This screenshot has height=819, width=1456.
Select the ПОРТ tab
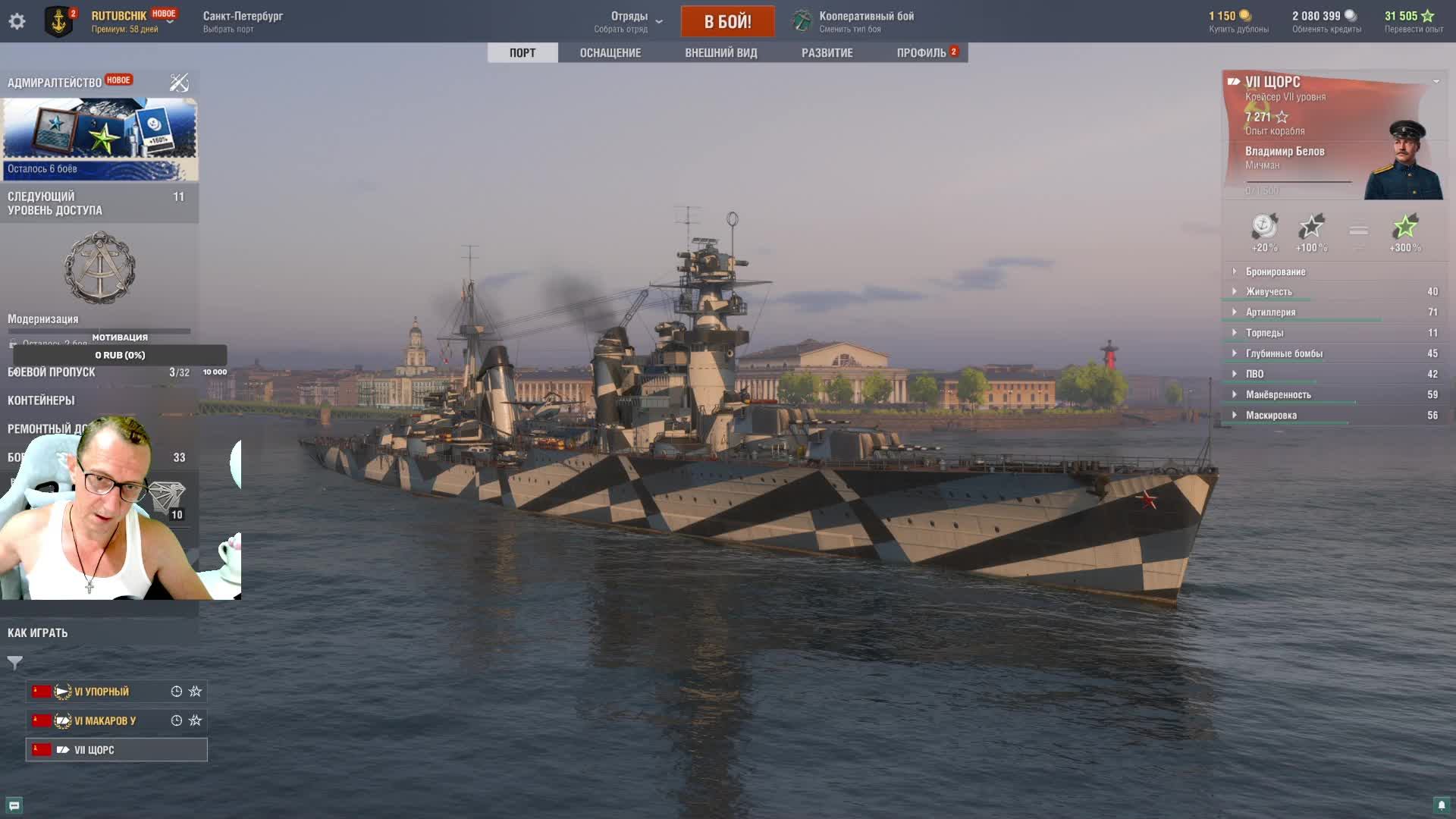pos(522,52)
